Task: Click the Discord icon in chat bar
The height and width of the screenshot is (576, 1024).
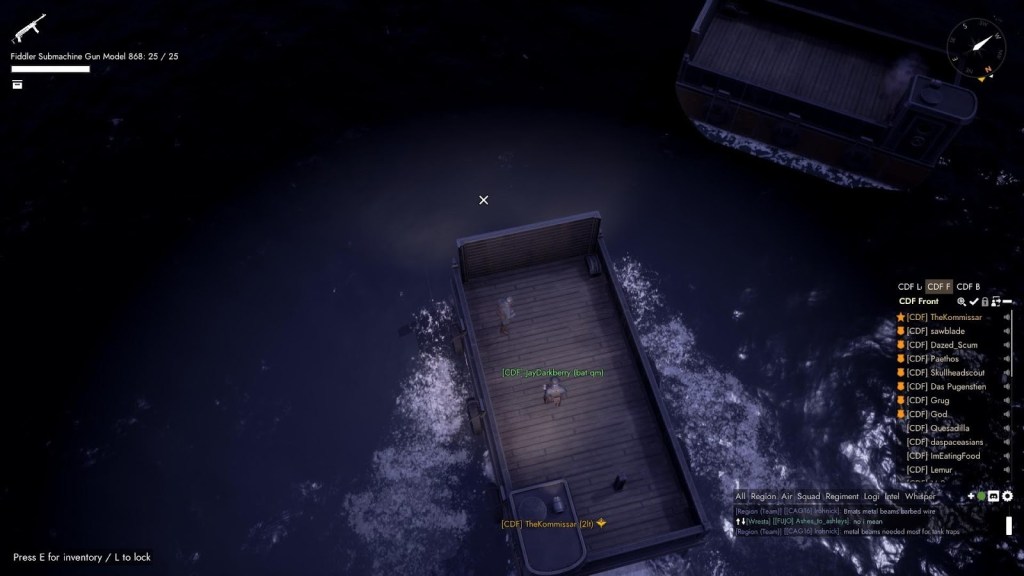Action: coord(994,496)
